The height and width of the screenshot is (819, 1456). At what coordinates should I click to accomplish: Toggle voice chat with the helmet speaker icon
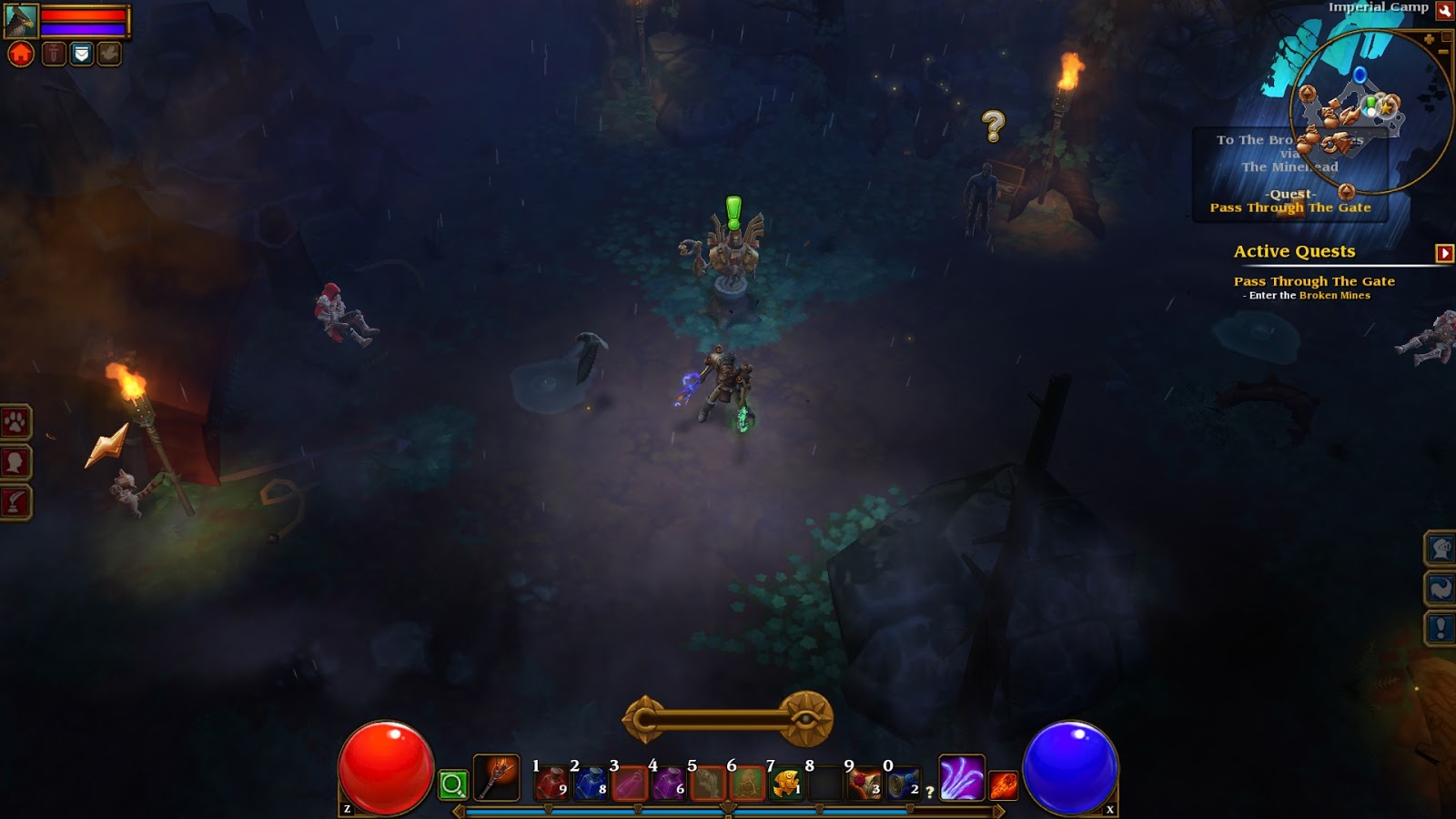1439,547
